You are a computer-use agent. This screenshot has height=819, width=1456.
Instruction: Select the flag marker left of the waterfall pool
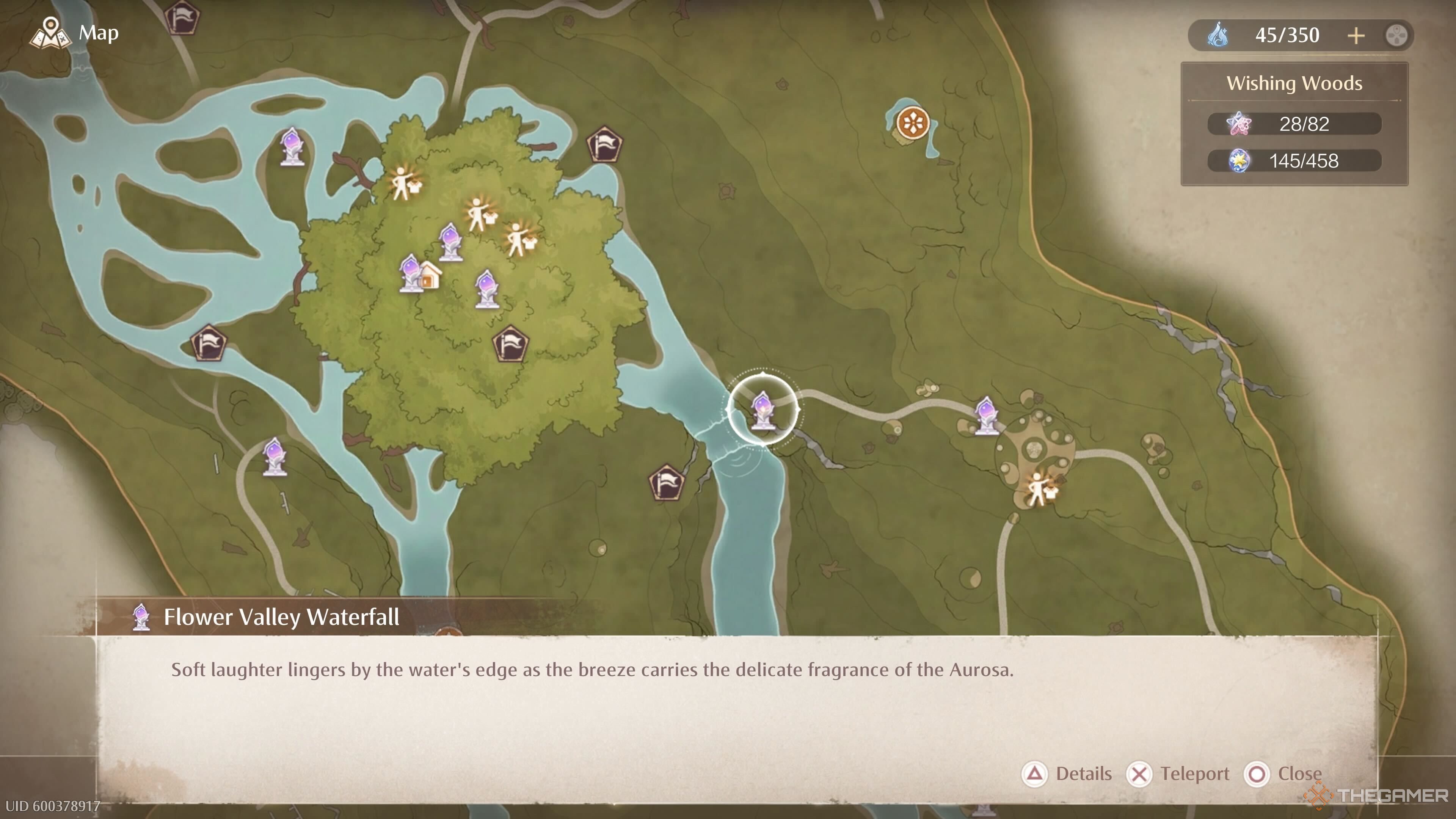[x=667, y=483]
